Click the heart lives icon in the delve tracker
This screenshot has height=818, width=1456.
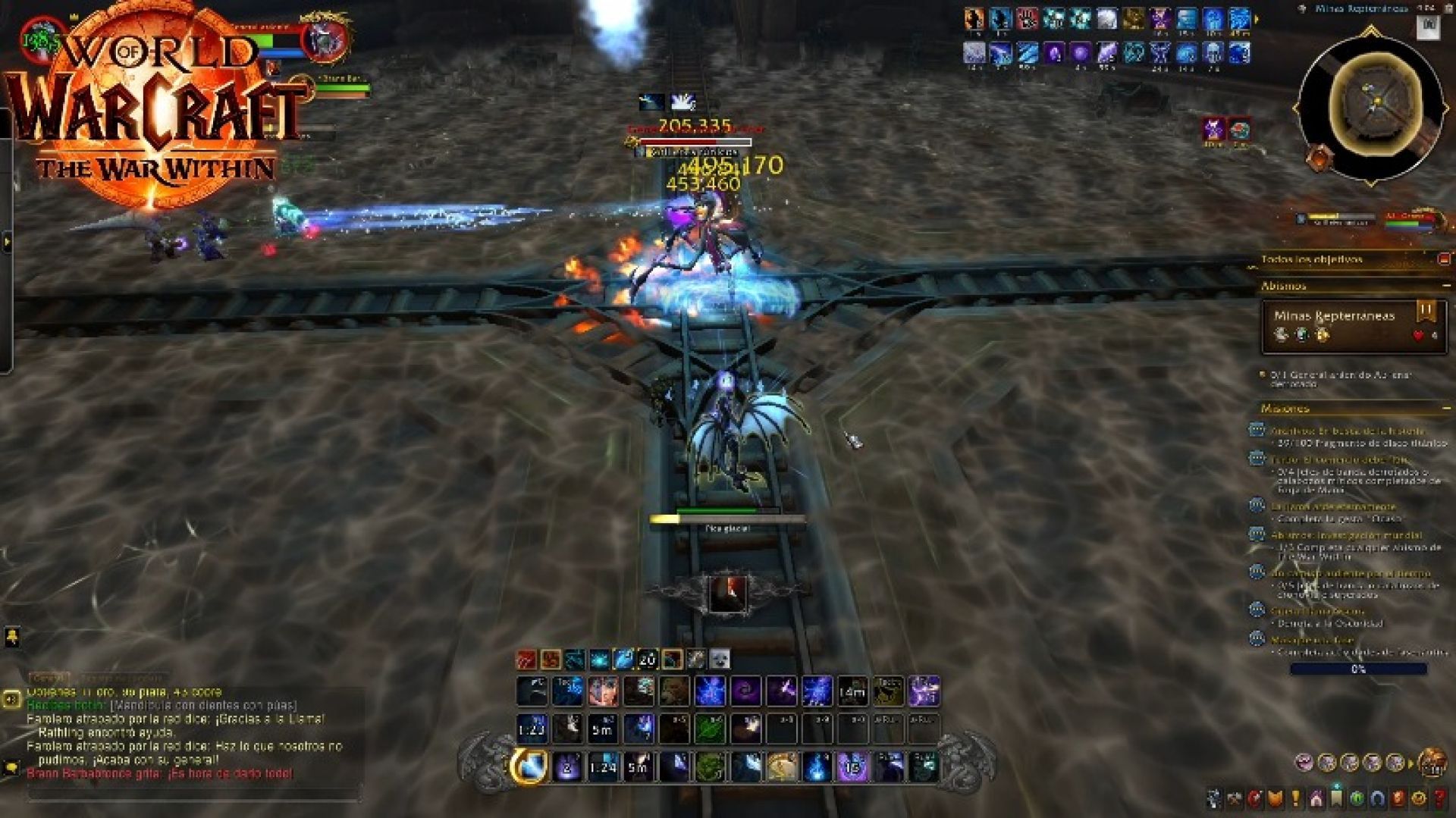(1418, 334)
